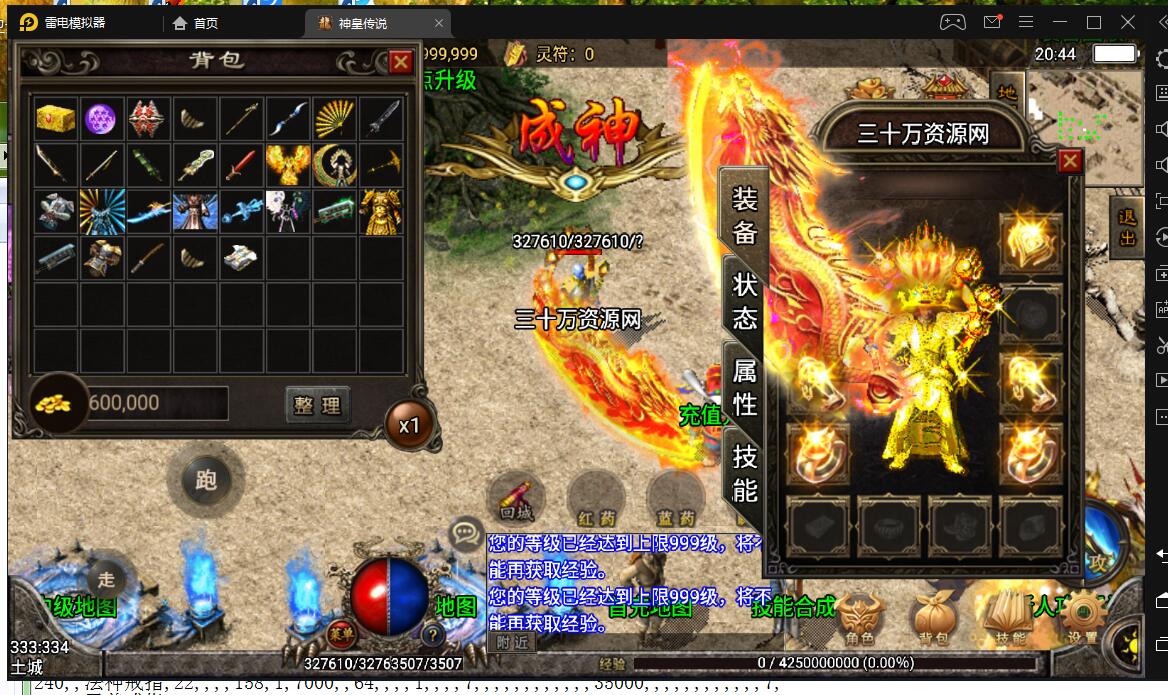The width and height of the screenshot is (1168, 695).
Task: Click the 整理 sort button
Action: 317,404
